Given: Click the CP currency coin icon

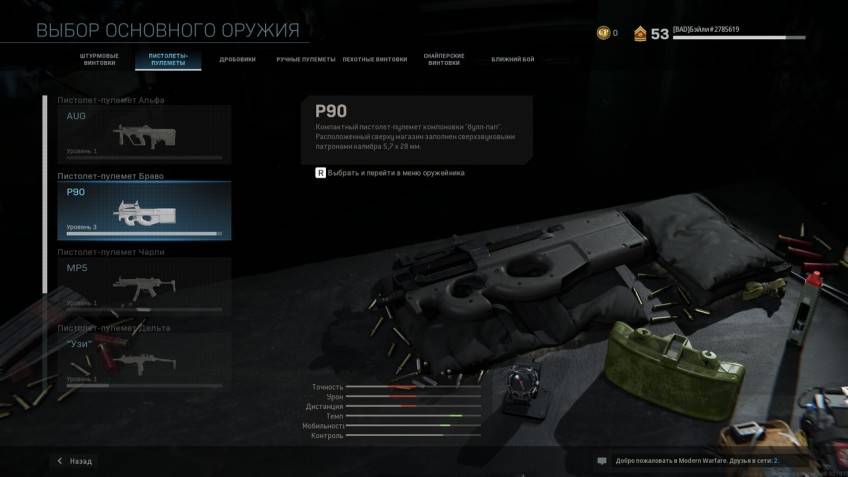Looking at the screenshot, I should (603, 33).
